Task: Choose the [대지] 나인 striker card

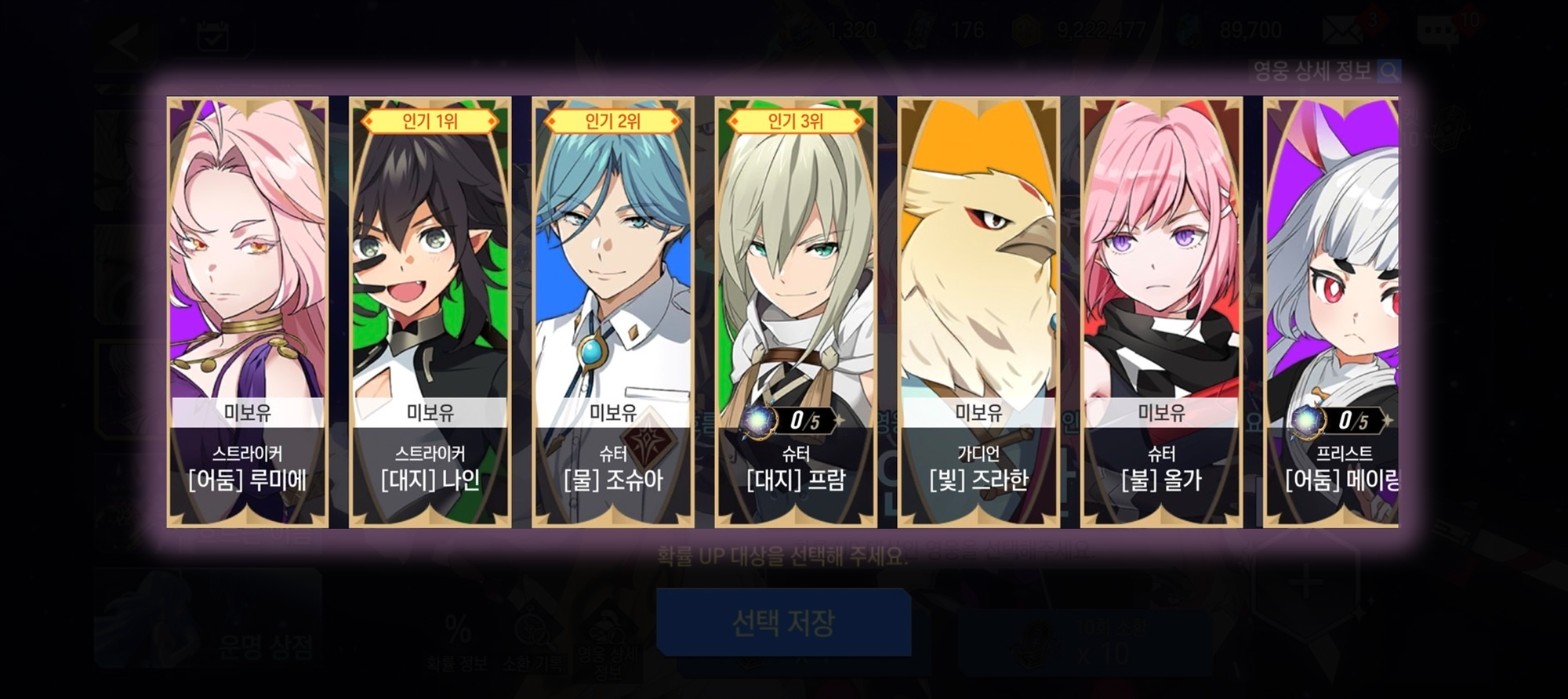Action: click(430, 312)
